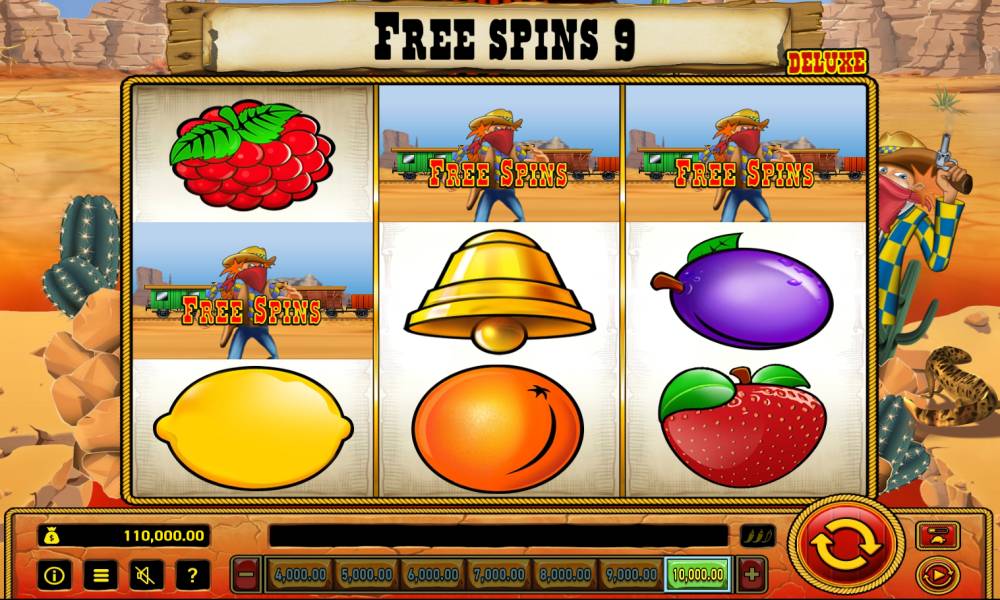Click the chili peppers icon
Image resolution: width=1000 pixels, height=600 pixels.
click(x=756, y=536)
